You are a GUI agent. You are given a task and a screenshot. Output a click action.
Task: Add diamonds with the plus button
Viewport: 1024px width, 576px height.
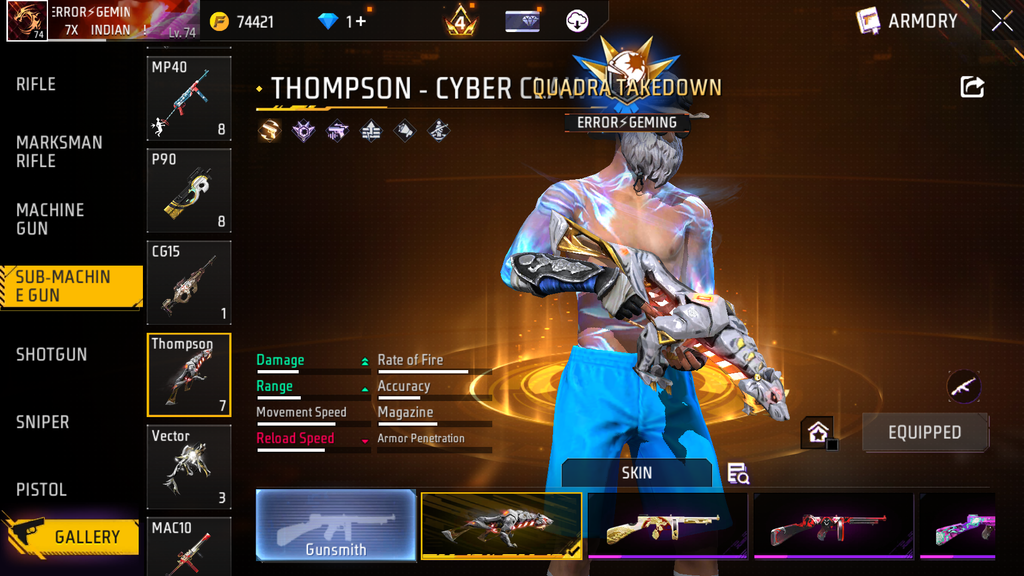click(x=356, y=21)
